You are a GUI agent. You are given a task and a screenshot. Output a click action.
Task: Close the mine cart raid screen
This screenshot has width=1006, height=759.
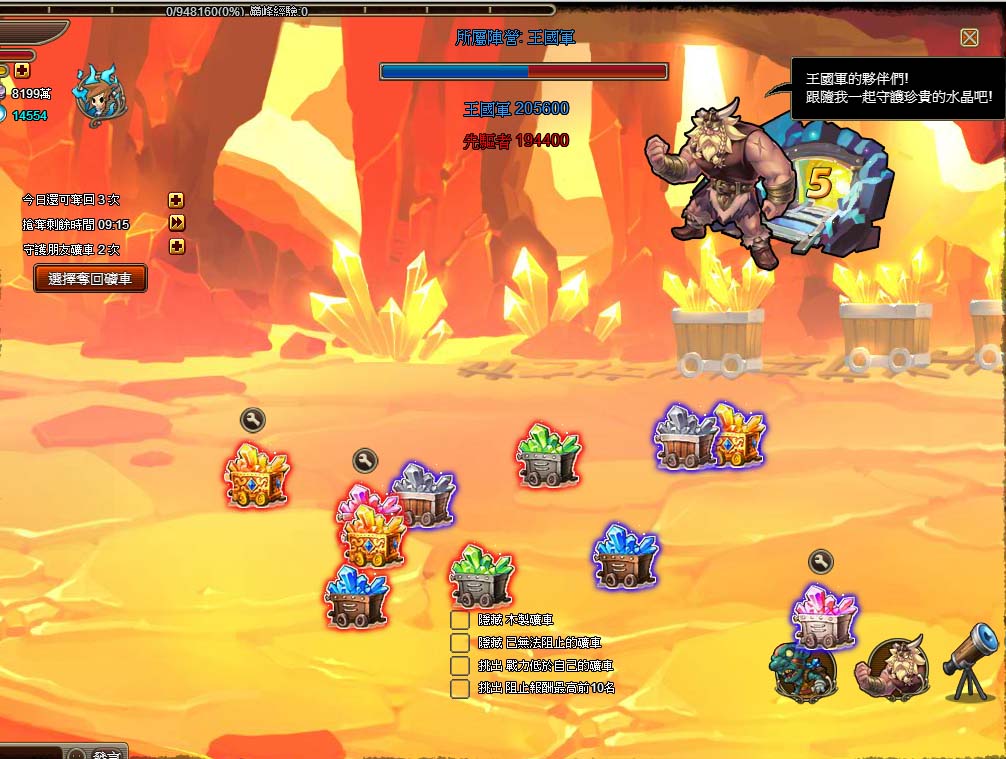coord(969,37)
